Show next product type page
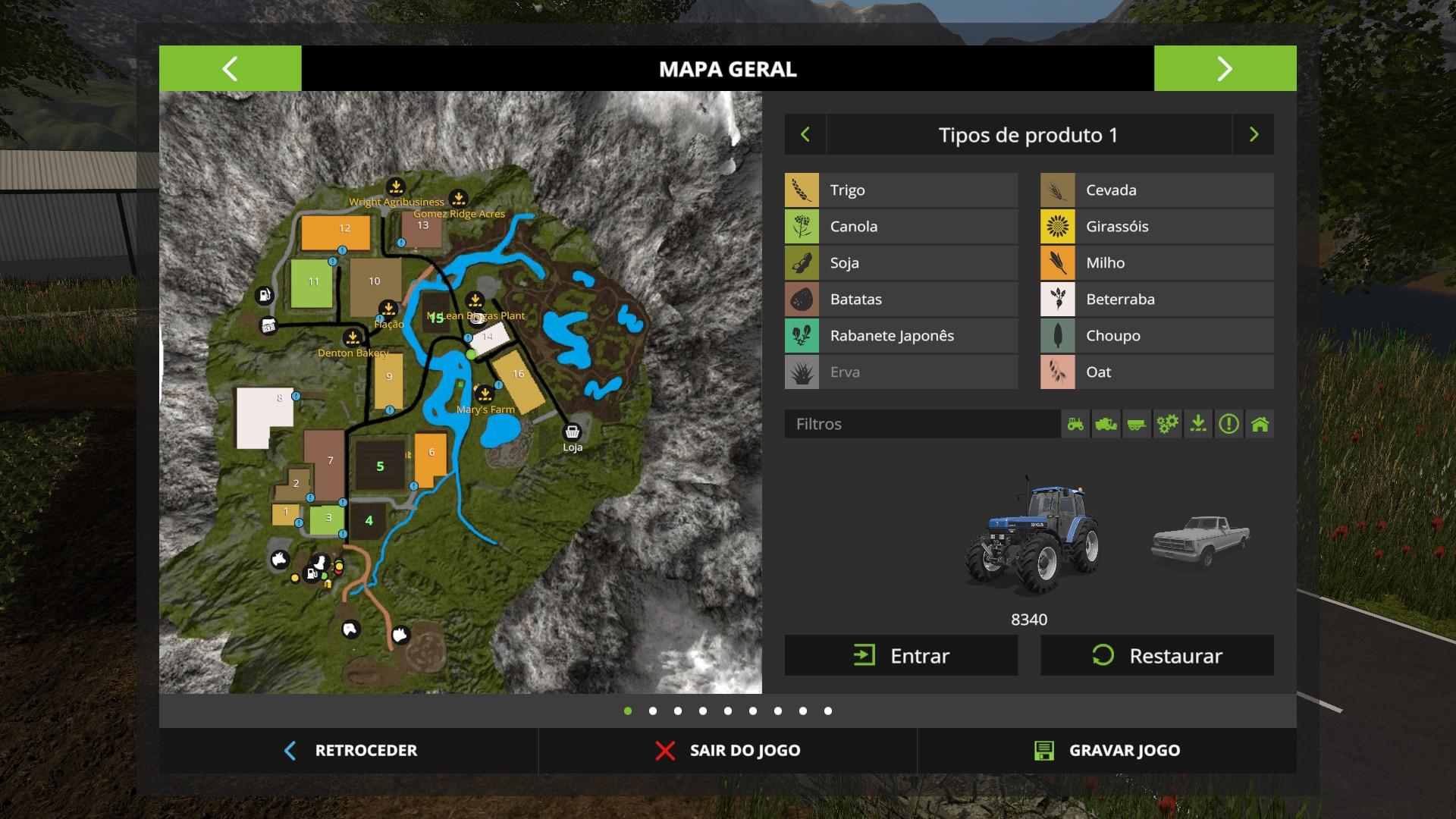Image resolution: width=1456 pixels, height=819 pixels. 1254,135
